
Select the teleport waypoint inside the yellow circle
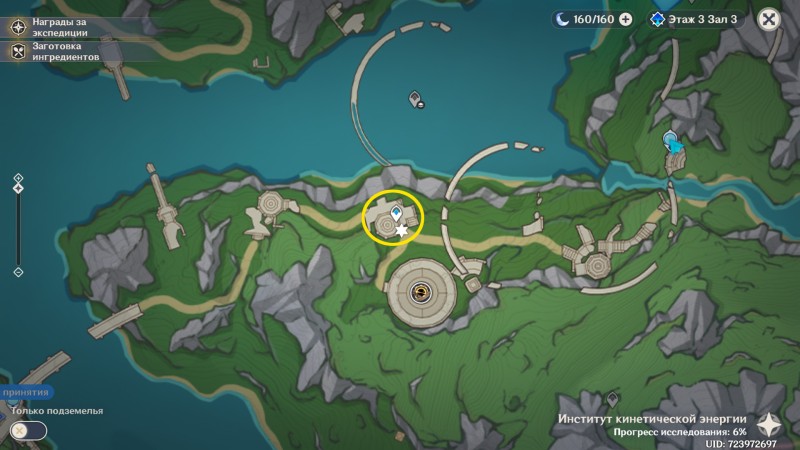pyautogui.click(x=397, y=213)
